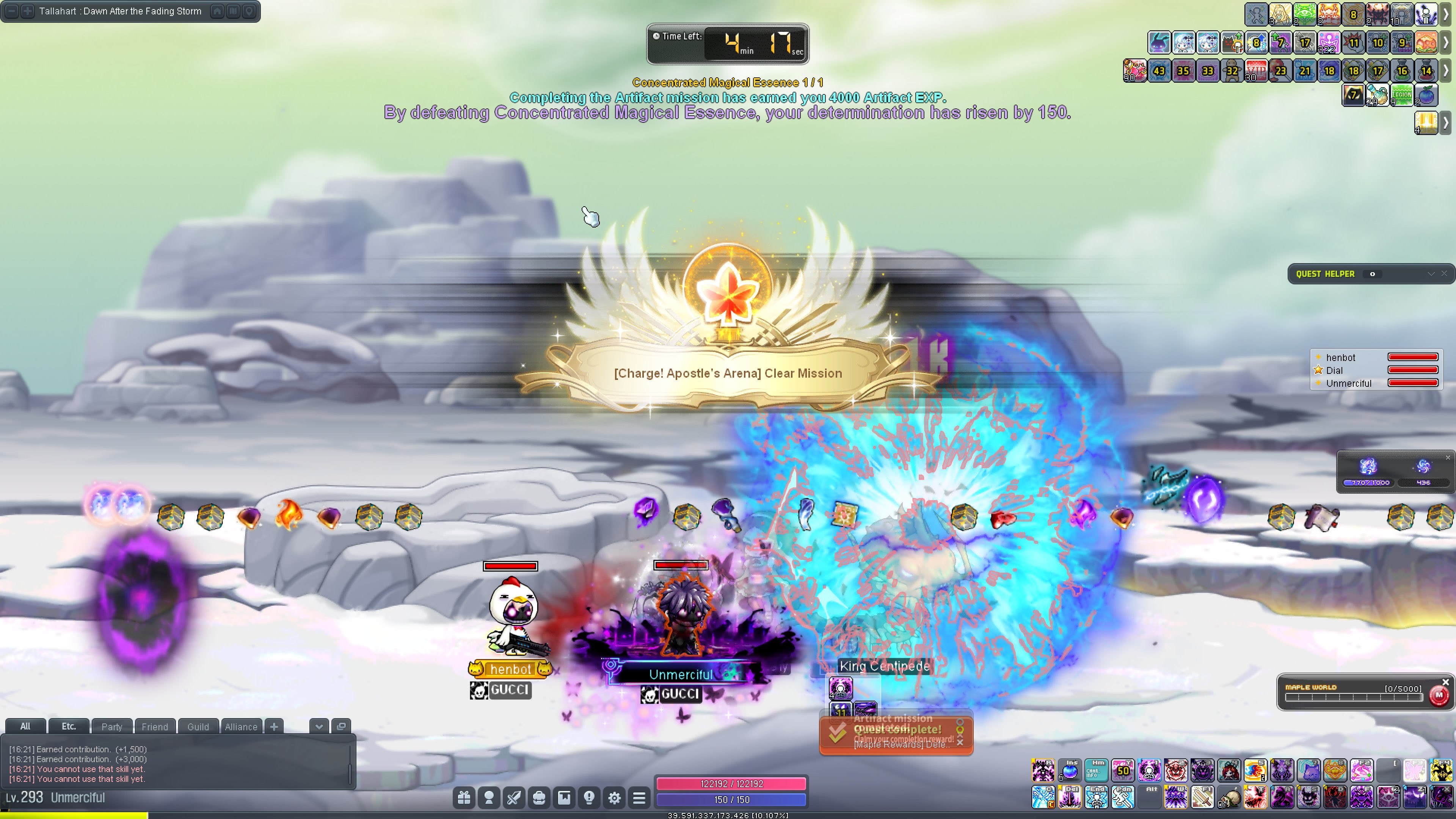This screenshot has width=1456, height=819.
Task: Close the Maple World gauge panel
Action: [1445, 682]
